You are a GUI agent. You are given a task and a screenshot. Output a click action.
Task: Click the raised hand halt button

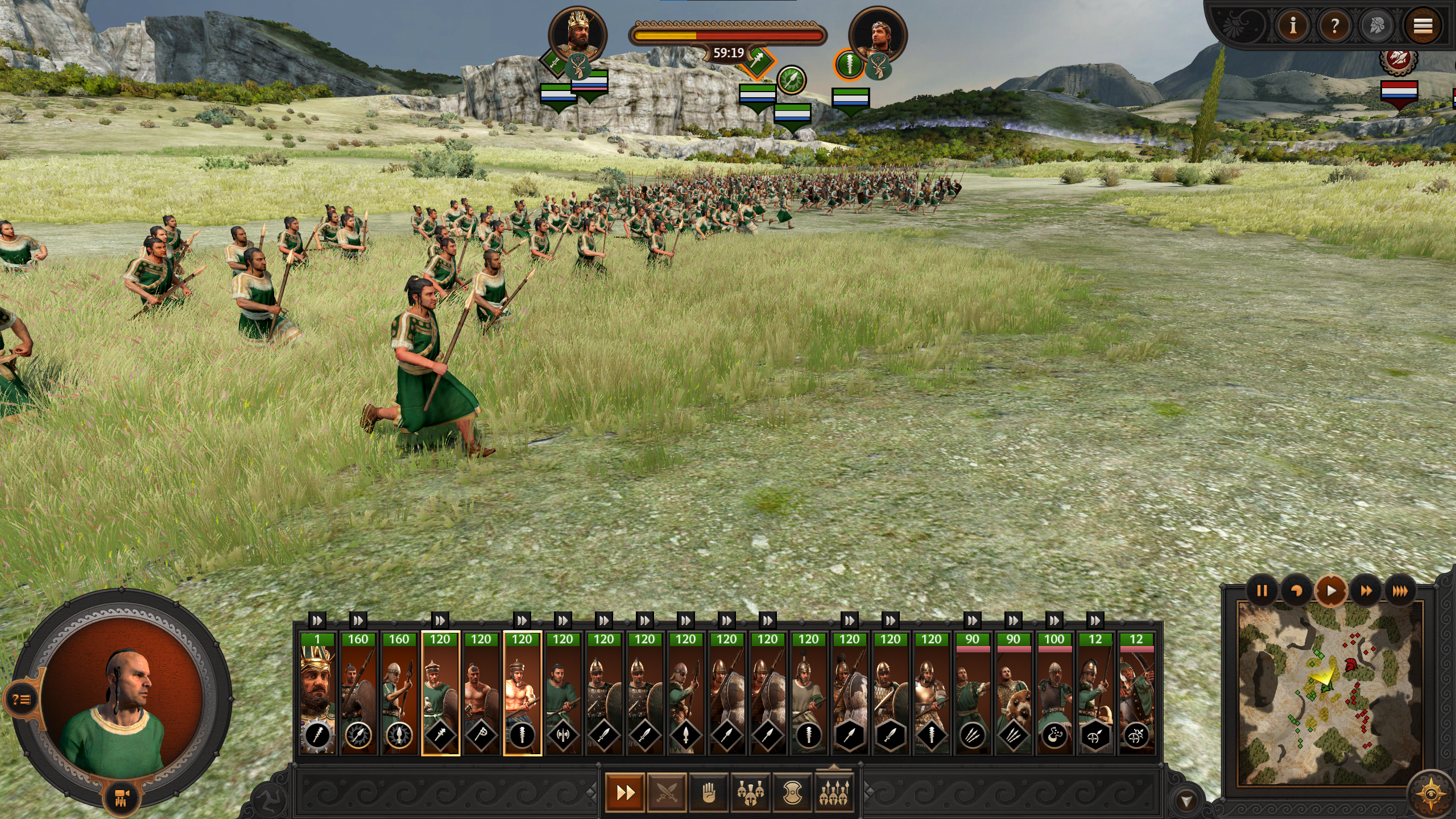pos(708,792)
